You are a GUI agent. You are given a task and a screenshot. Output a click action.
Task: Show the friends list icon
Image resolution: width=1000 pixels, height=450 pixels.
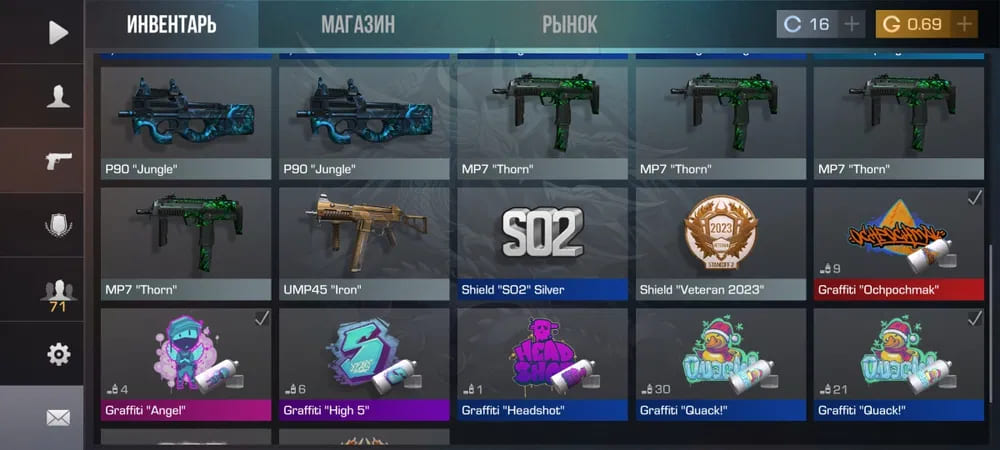point(57,291)
